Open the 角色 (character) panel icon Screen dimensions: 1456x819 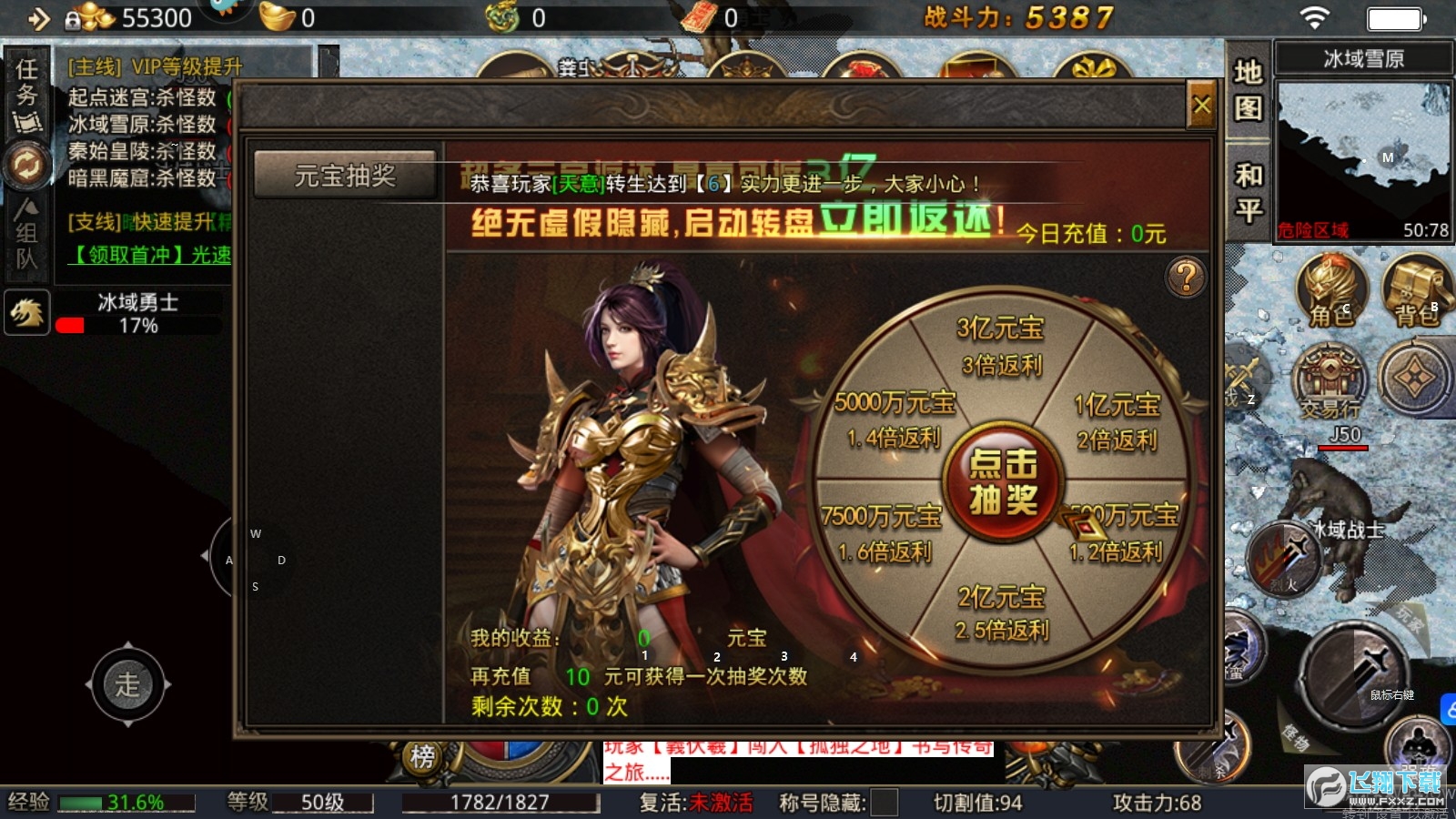1330,291
